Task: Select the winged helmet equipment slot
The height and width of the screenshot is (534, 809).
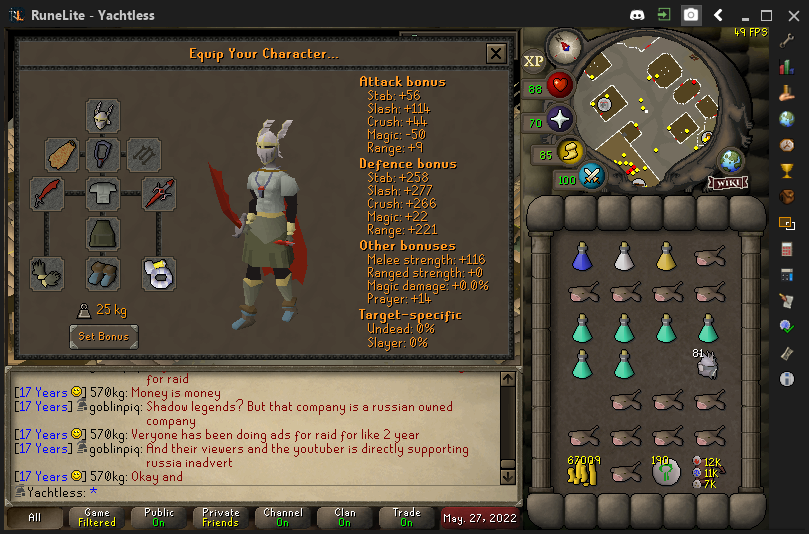Action: click(103, 117)
